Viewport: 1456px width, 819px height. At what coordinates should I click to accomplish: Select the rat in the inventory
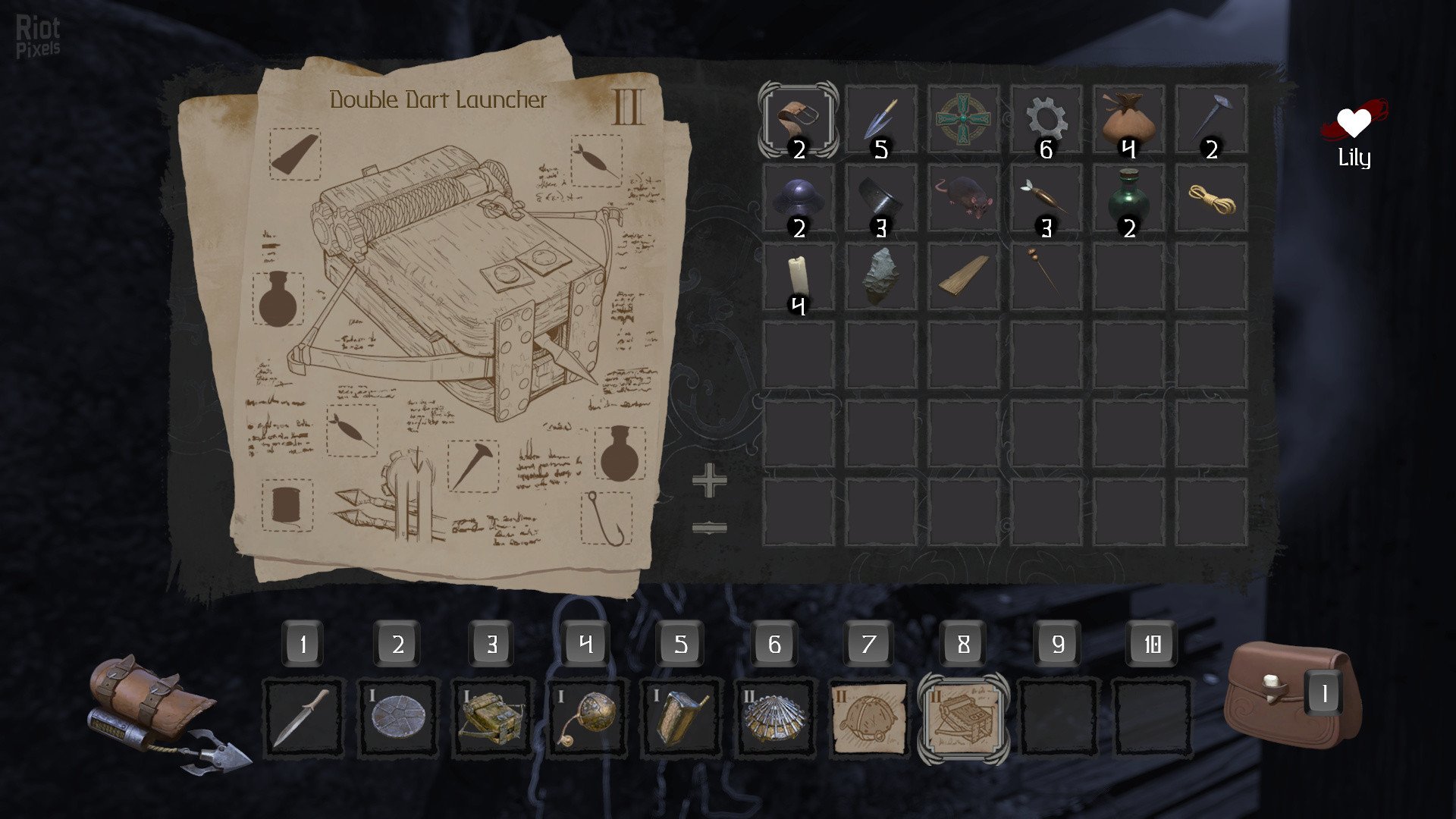[x=963, y=199]
